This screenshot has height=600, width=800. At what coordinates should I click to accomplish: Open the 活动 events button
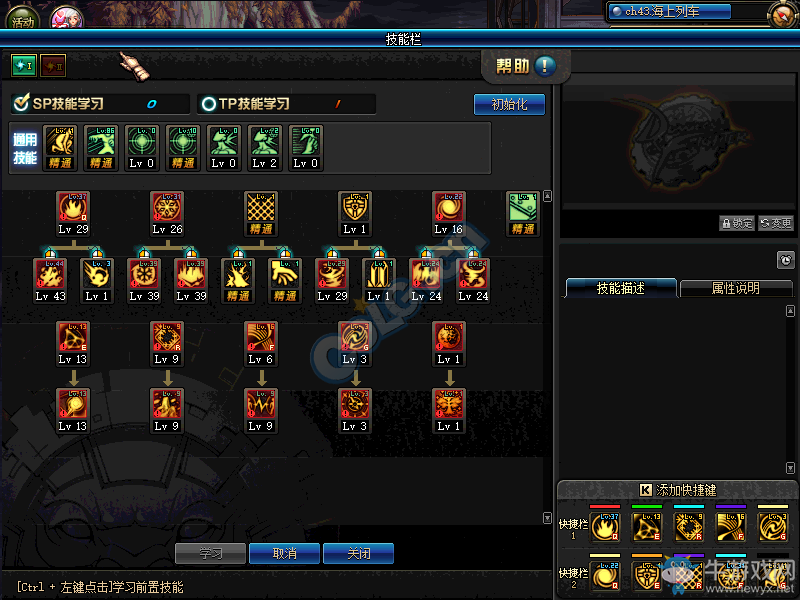tap(21, 18)
